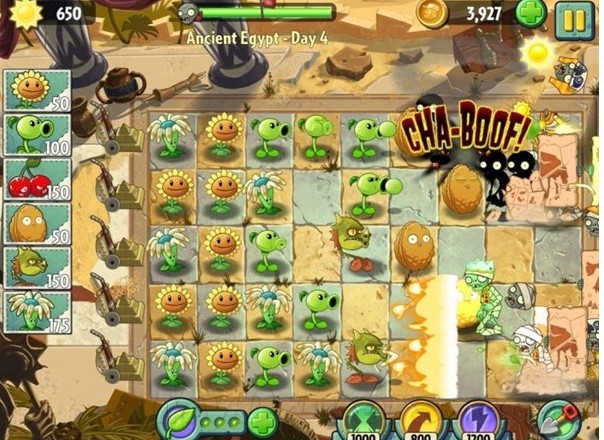Pause the game with the pause button
This screenshot has height=440, width=604.
(x=575, y=17)
